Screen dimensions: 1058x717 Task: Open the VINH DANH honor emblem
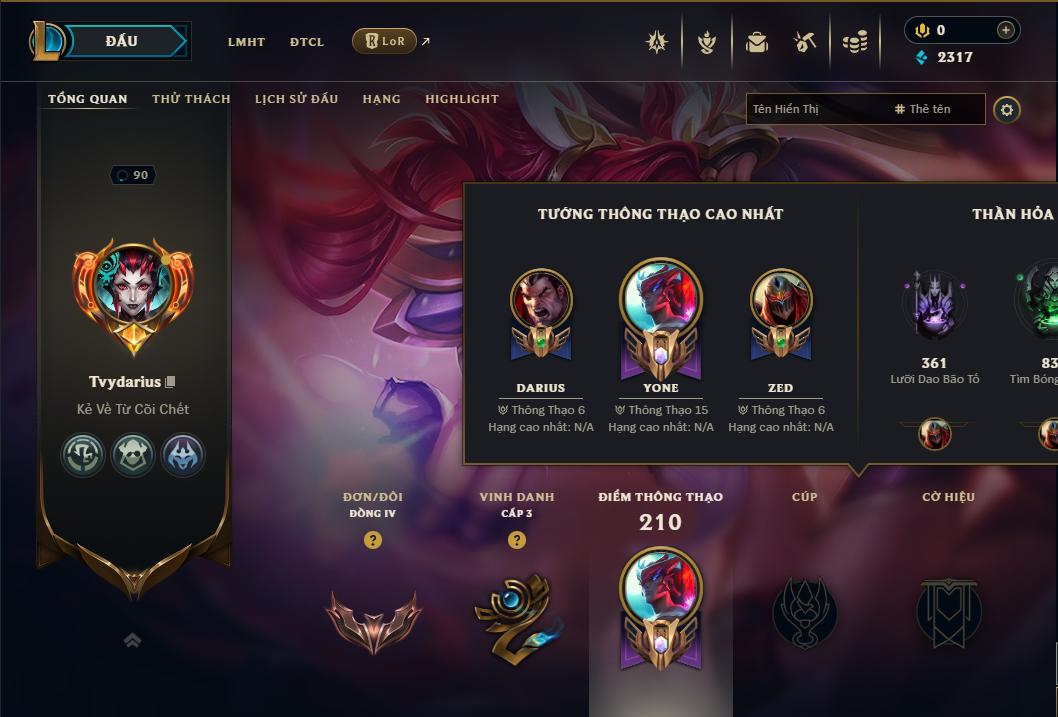516,617
